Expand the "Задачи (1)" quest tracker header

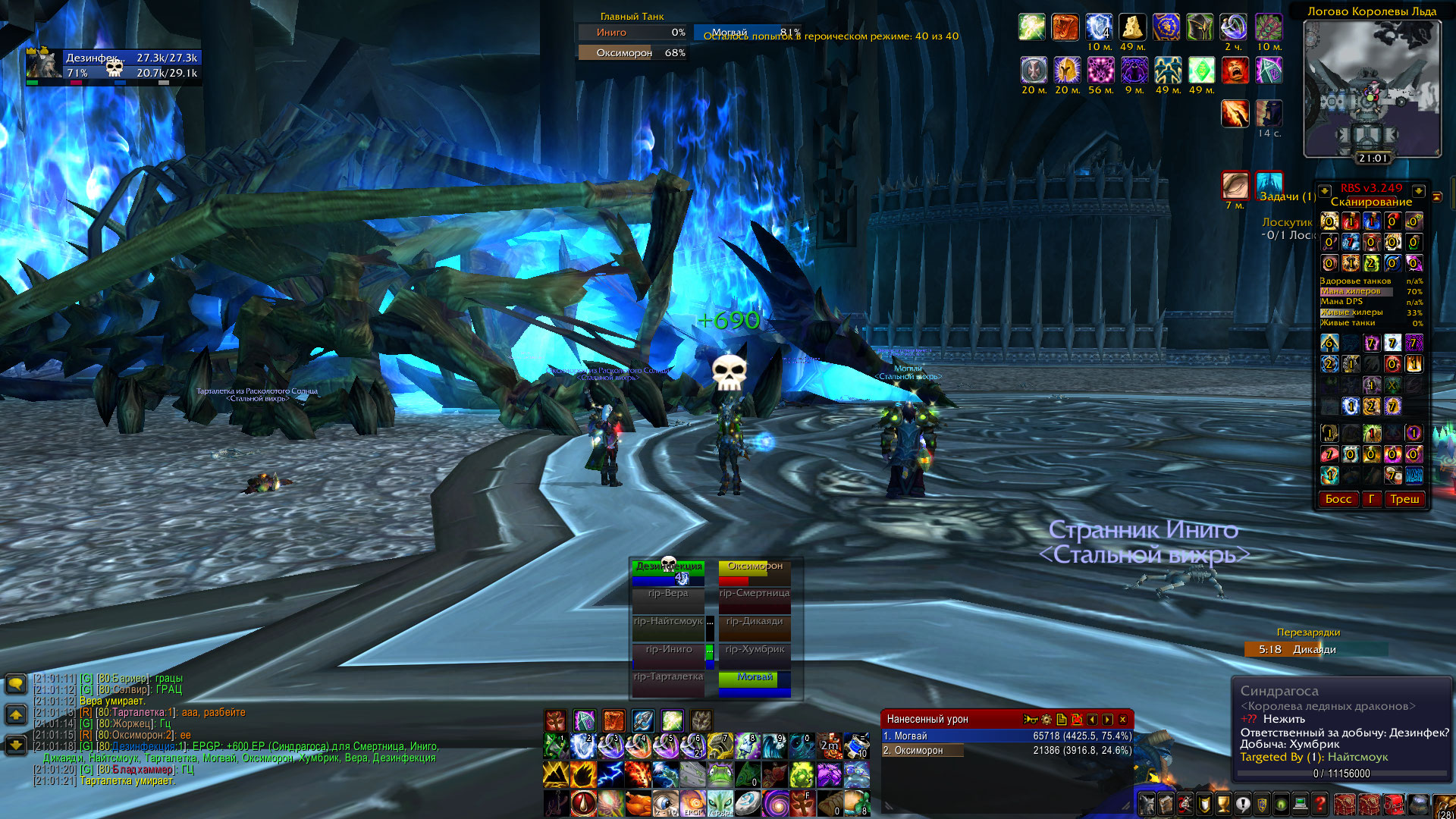click(x=1287, y=197)
